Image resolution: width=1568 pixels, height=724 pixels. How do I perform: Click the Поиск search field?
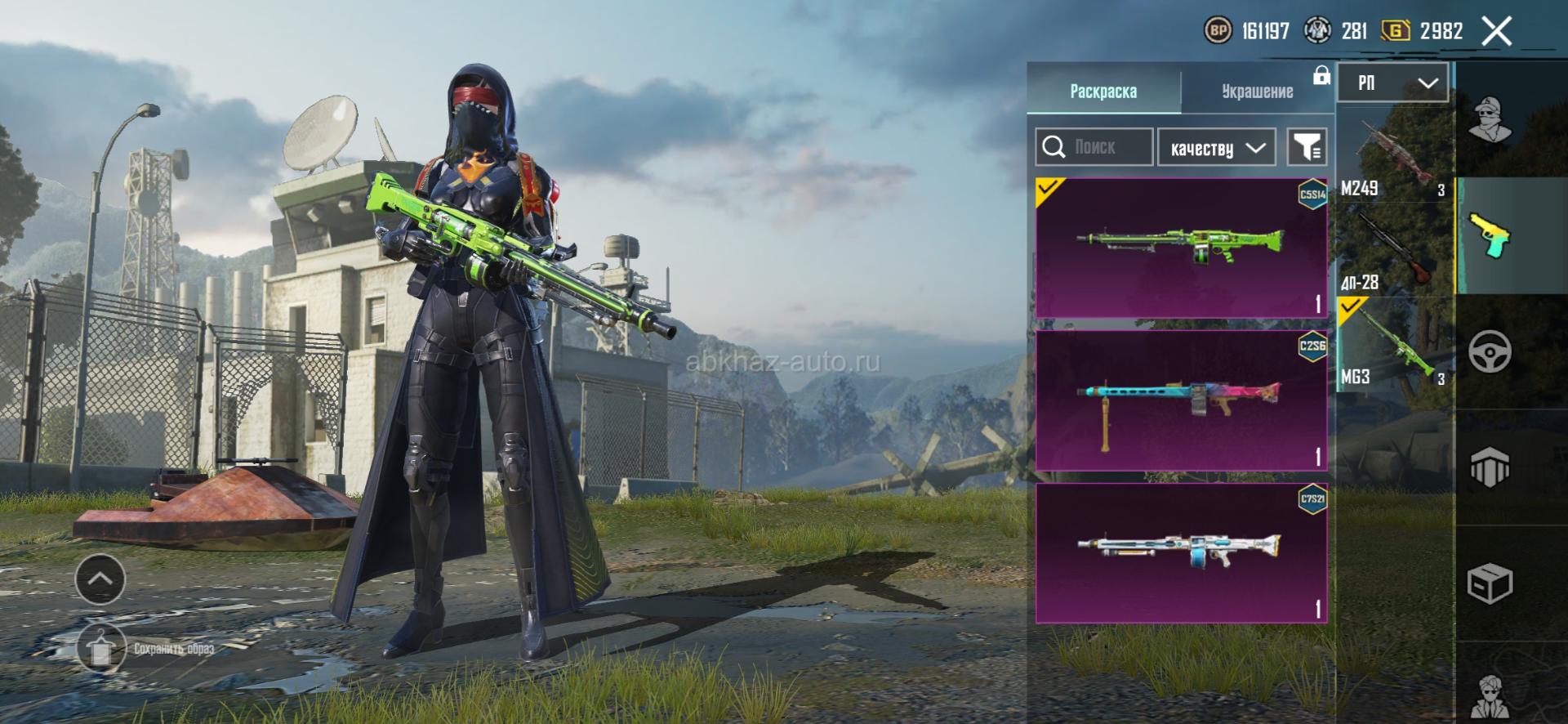pyautogui.click(x=1094, y=147)
